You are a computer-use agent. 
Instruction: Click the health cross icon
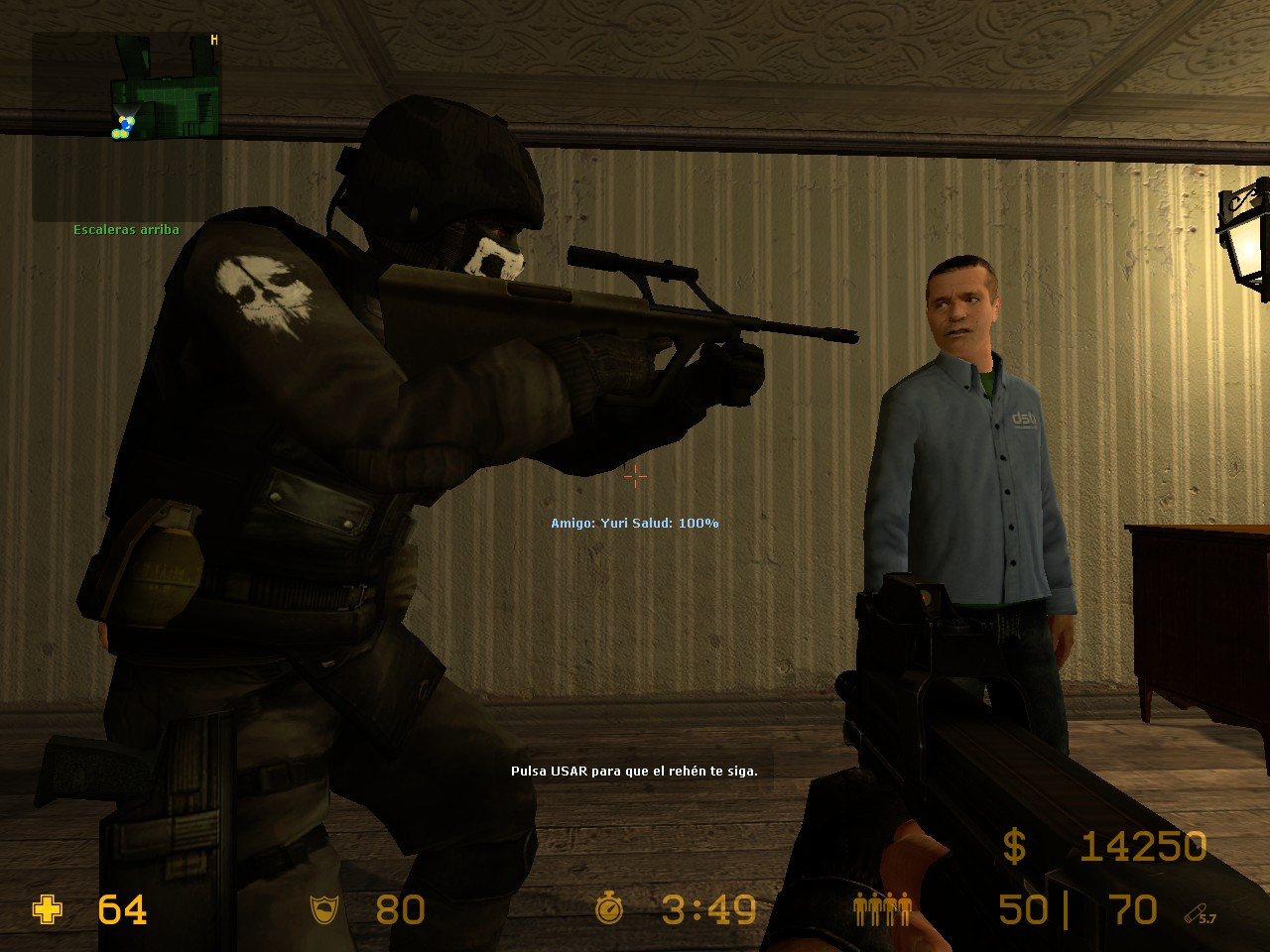tap(47, 909)
